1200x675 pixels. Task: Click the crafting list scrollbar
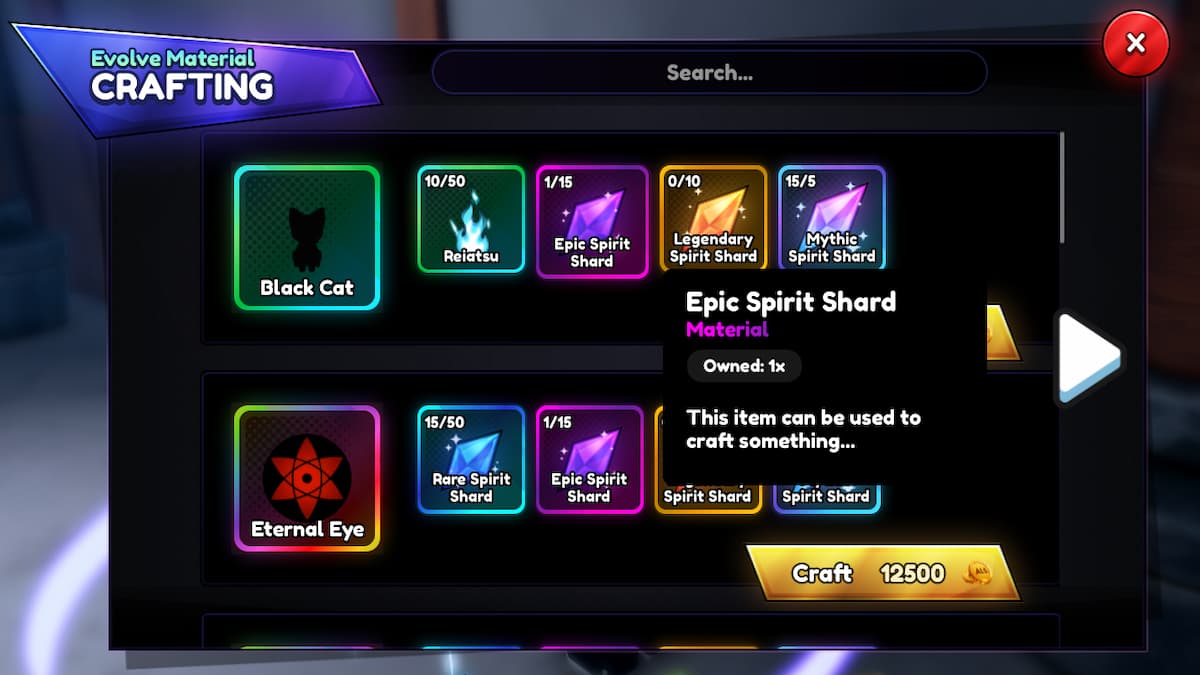click(1061, 188)
